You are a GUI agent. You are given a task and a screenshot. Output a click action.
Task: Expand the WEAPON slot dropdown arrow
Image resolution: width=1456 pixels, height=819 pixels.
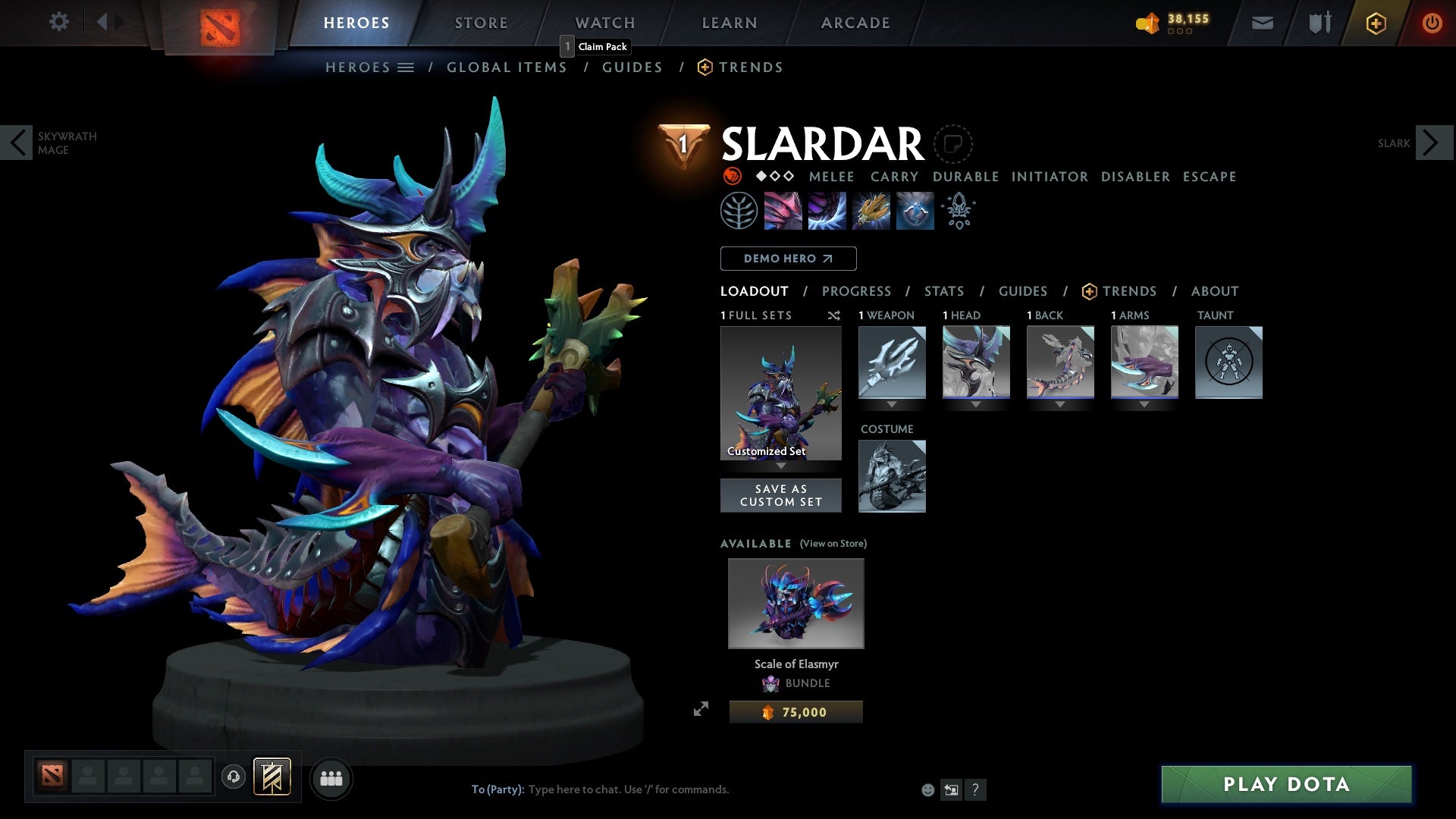pos(892,403)
